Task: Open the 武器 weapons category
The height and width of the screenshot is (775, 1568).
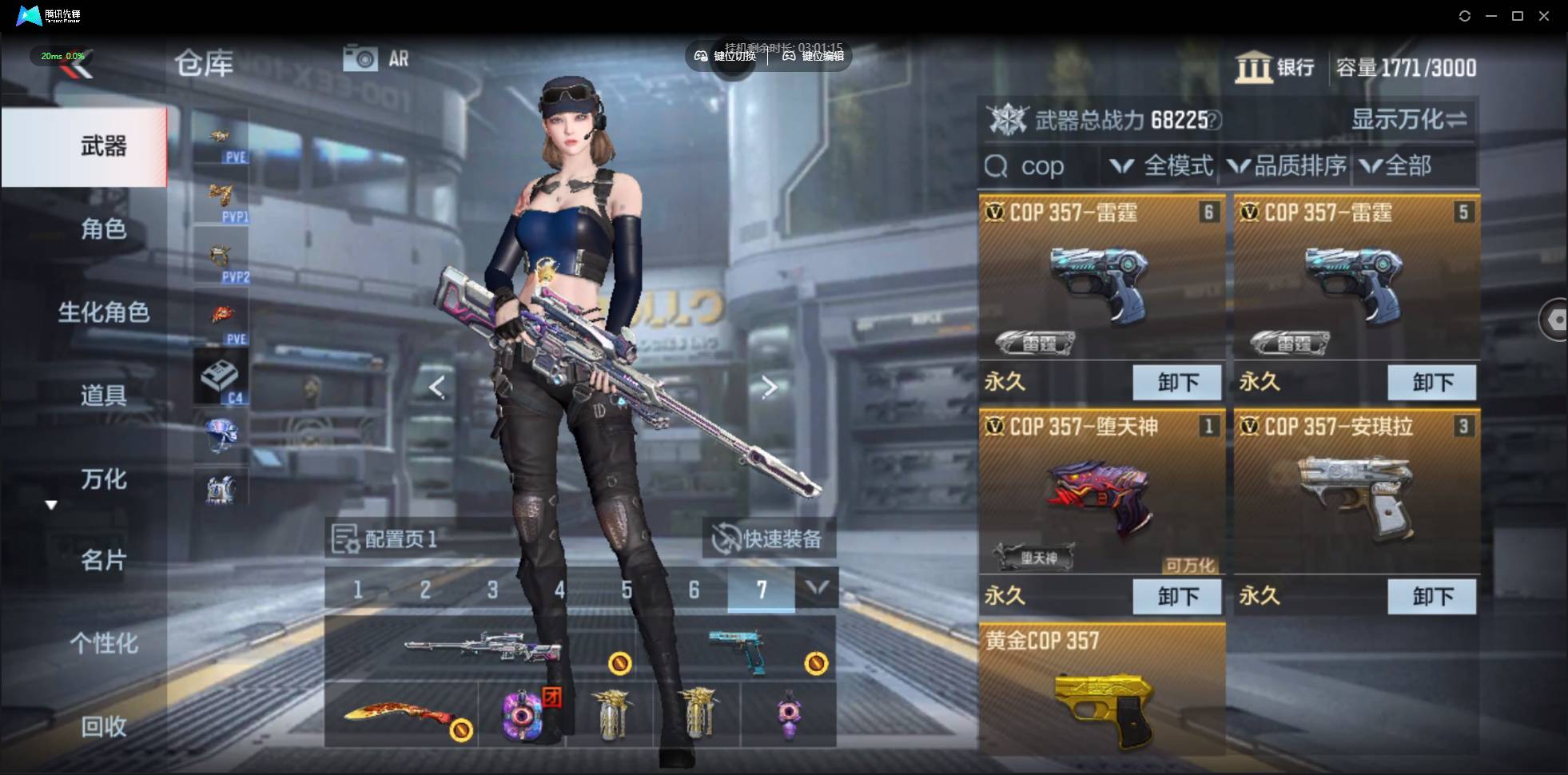Action: [x=102, y=146]
